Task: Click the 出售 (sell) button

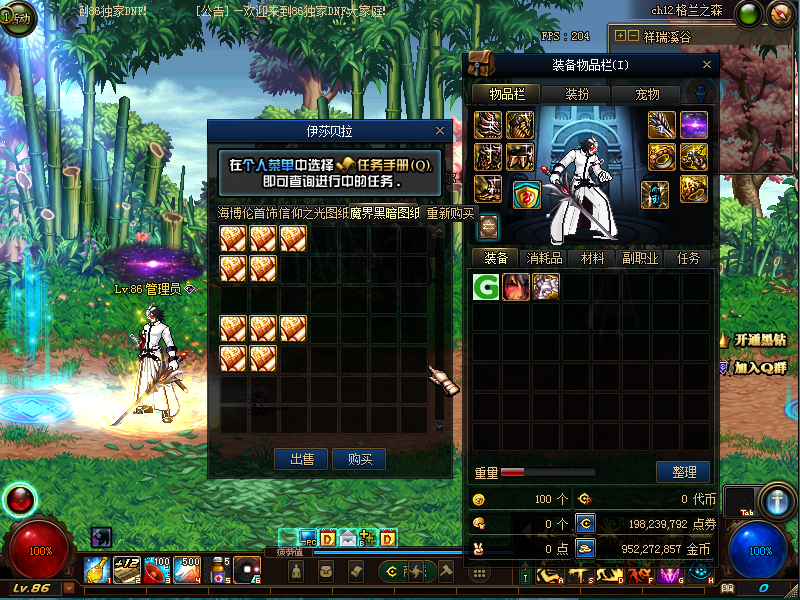Action: pyautogui.click(x=302, y=459)
